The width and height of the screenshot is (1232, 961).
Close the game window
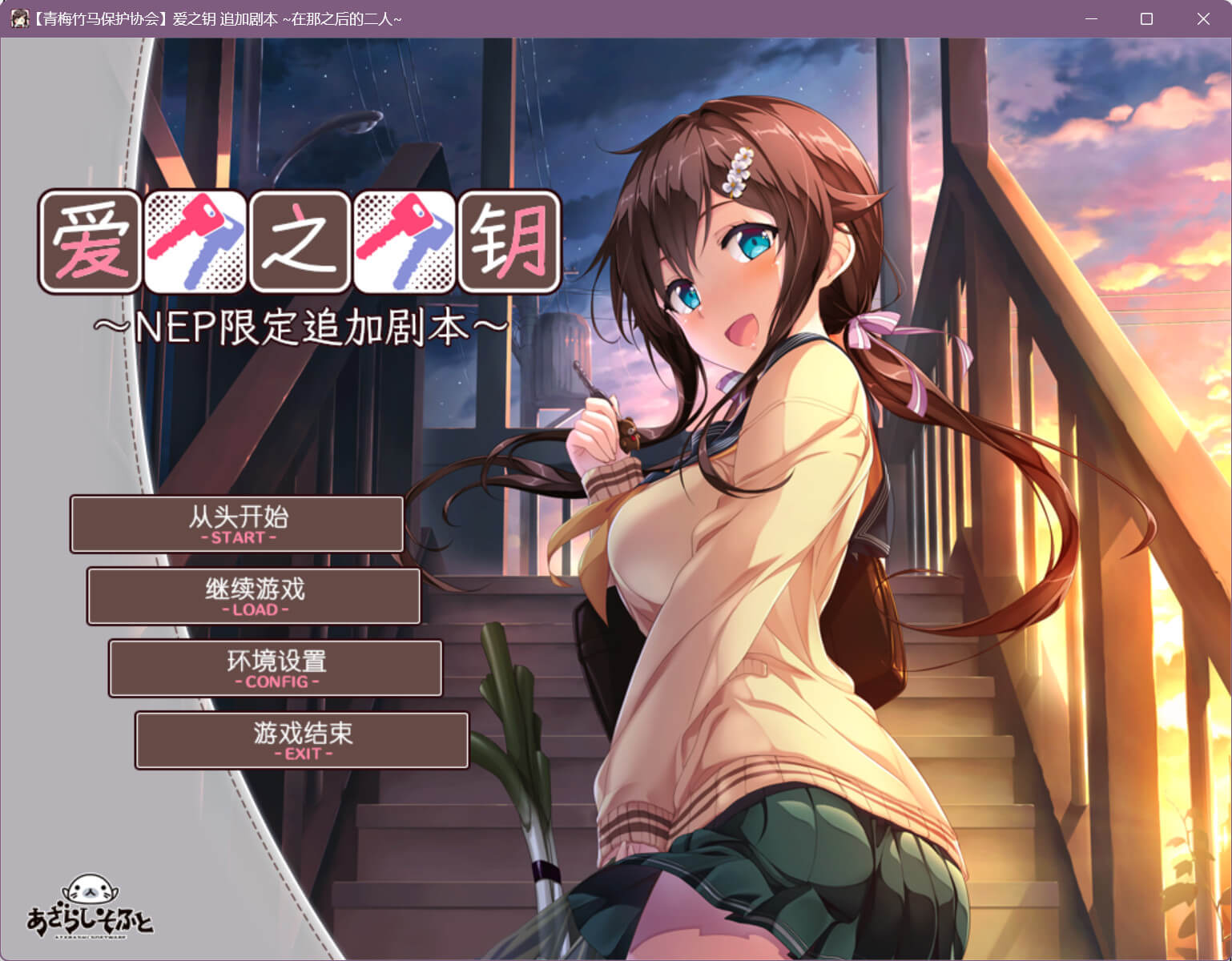coord(1202,18)
